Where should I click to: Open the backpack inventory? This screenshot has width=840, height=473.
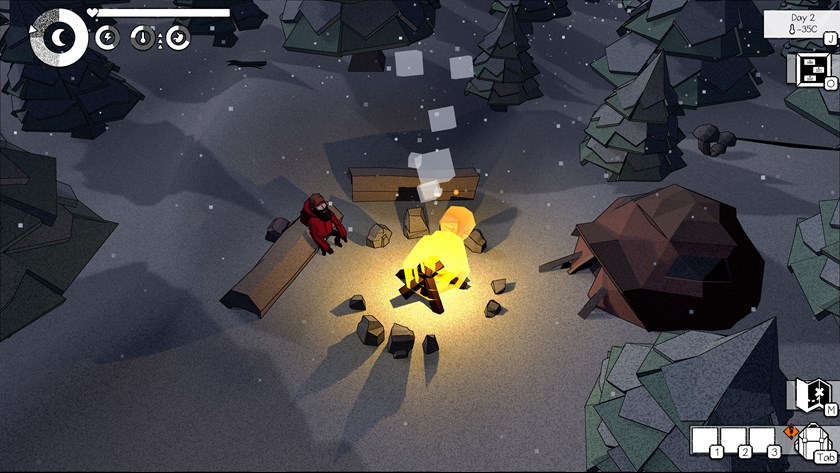coord(816,441)
